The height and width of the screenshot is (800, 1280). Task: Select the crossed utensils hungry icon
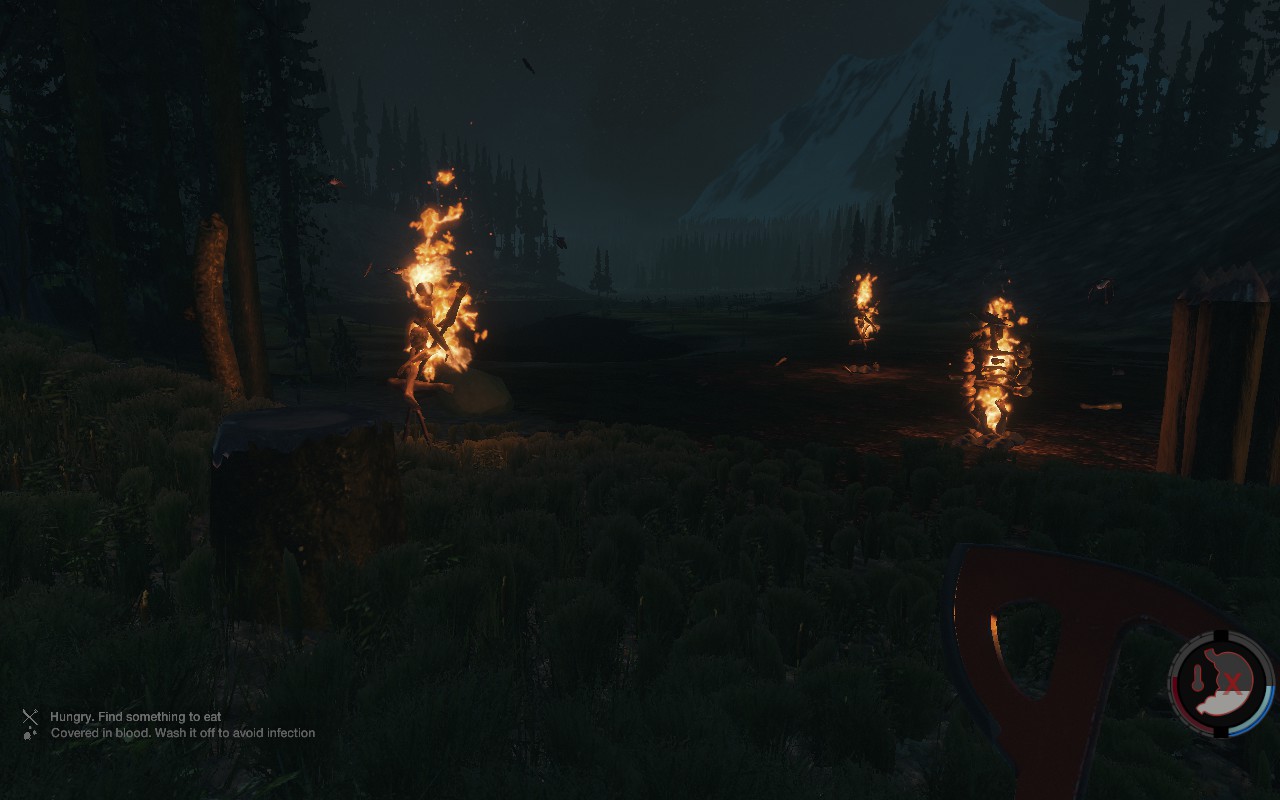click(x=31, y=717)
